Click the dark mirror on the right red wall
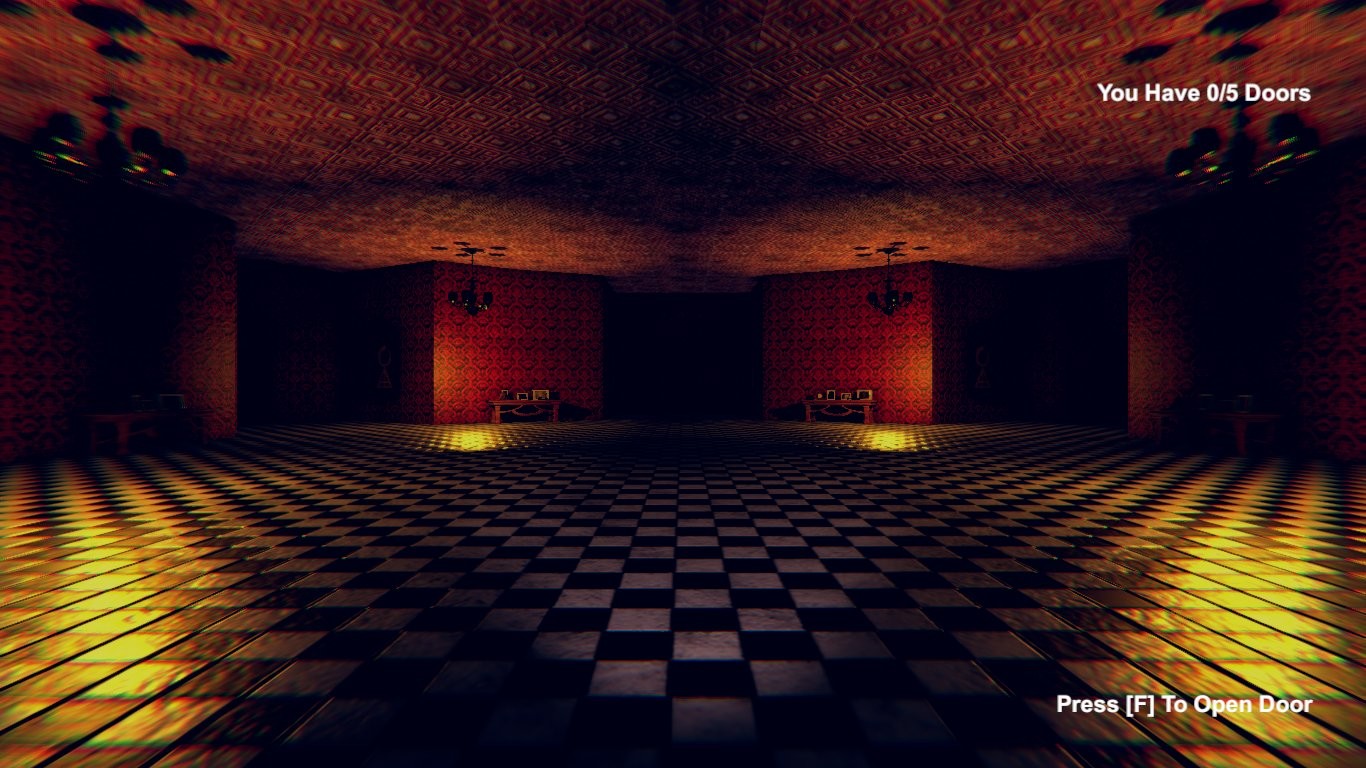Image resolution: width=1366 pixels, height=768 pixels. tap(982, 365)
